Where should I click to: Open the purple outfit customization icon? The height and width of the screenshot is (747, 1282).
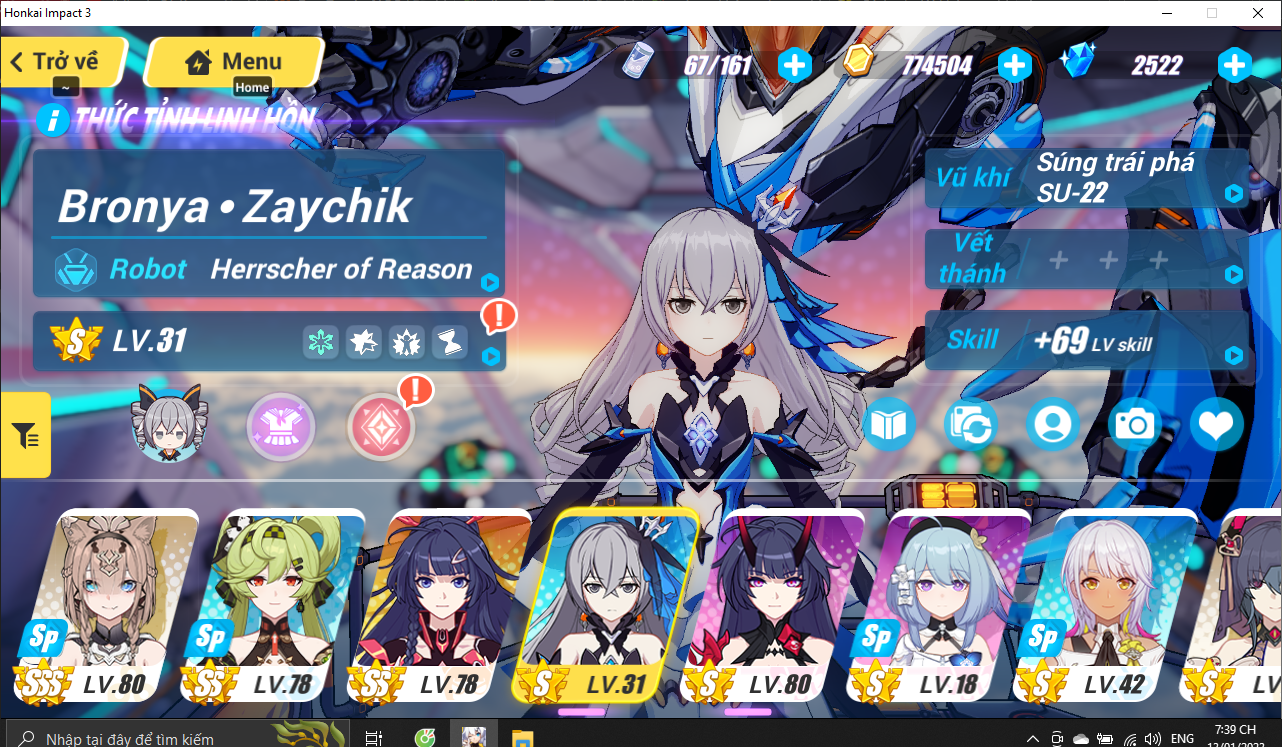coord(281,427)
